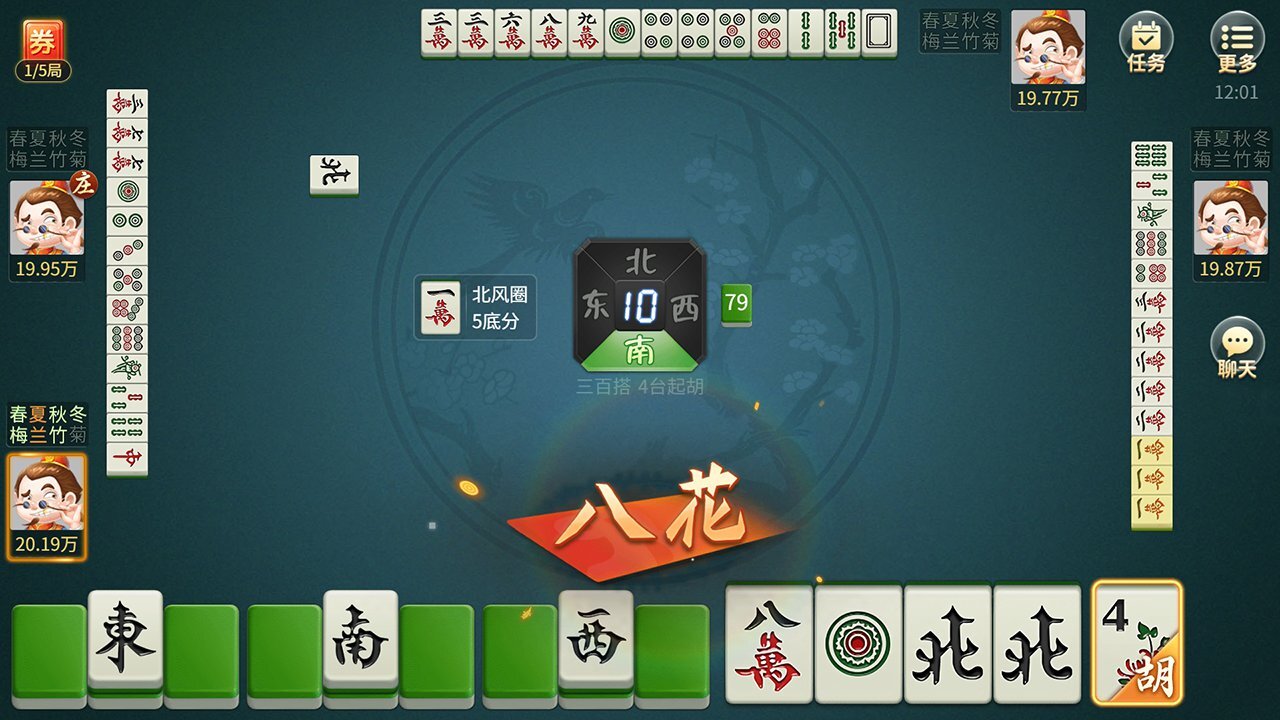Viewport: 1280px width, 720px height.
Task: Open the left player avatar marked 庄
Action: pos(44,220)
